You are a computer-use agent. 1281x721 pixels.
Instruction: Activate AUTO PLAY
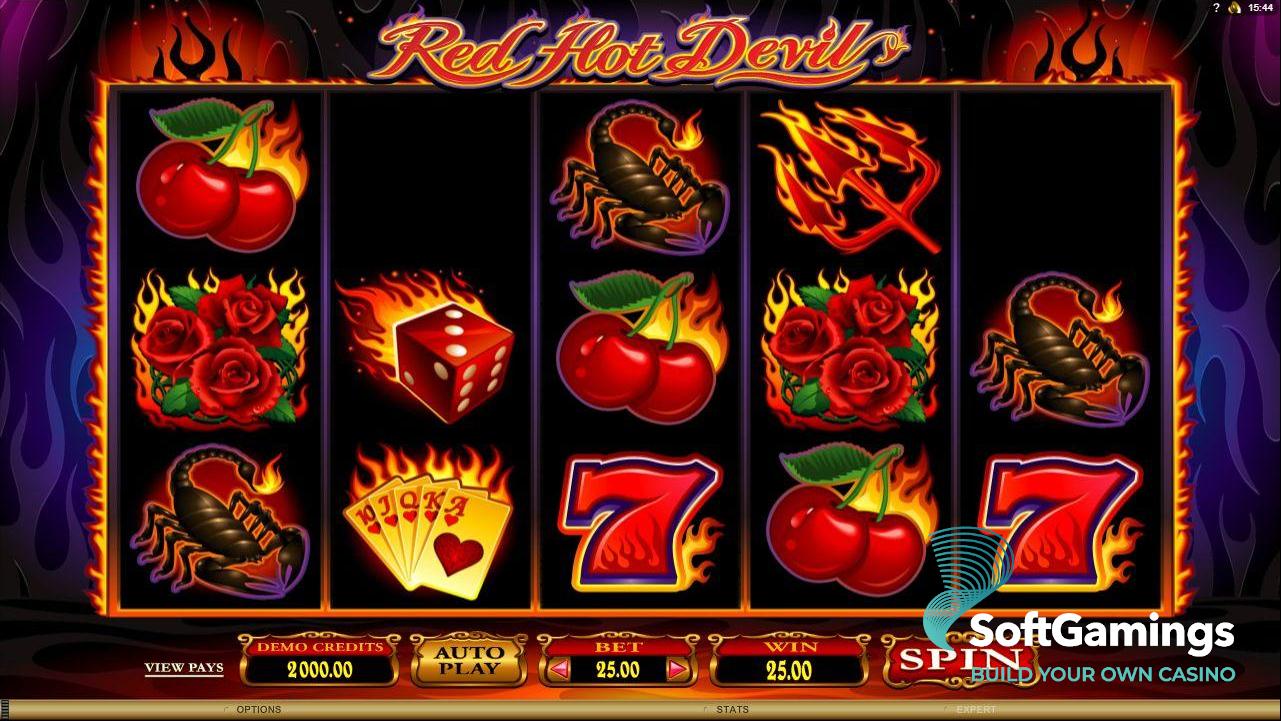pyautogui.click(x=469, y=659)
